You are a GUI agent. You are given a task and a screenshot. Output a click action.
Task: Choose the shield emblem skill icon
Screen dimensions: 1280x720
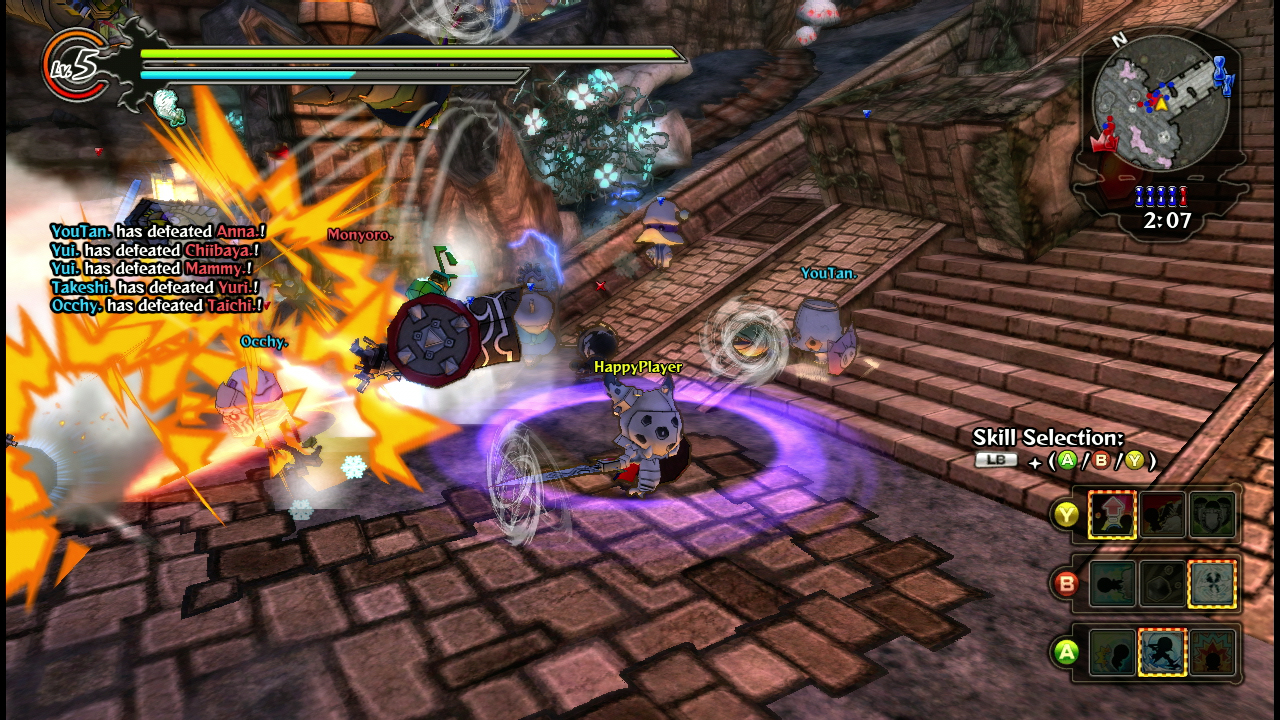tap(1212, 515)
